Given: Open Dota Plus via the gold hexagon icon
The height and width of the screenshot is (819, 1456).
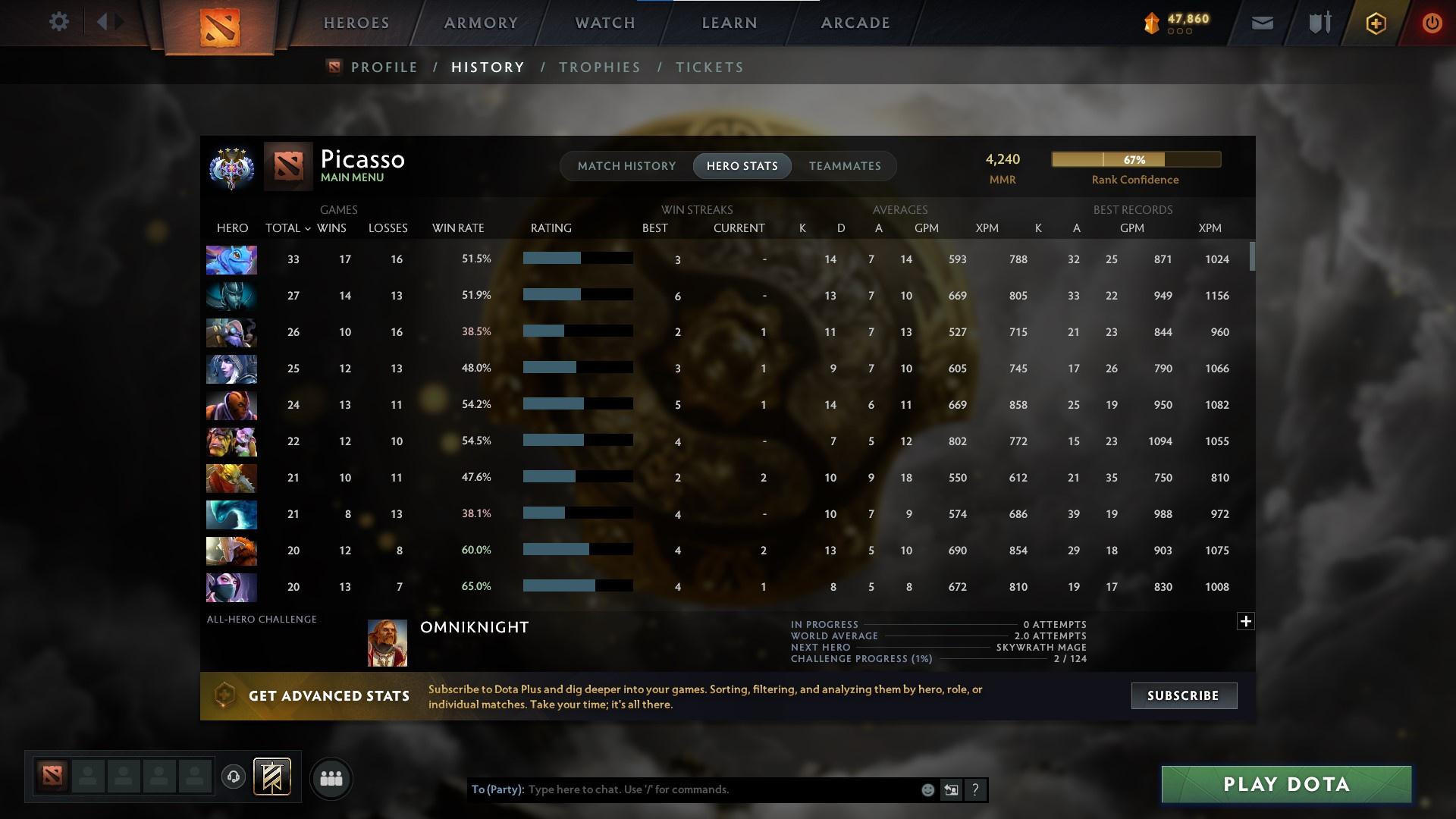Looking at the screenshot, I should (1375, 24).
